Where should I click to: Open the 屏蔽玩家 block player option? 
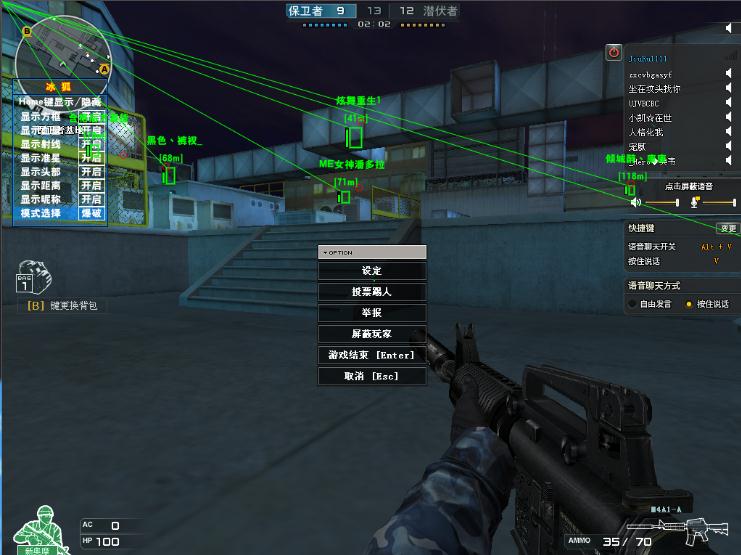(x=372, y=334)
